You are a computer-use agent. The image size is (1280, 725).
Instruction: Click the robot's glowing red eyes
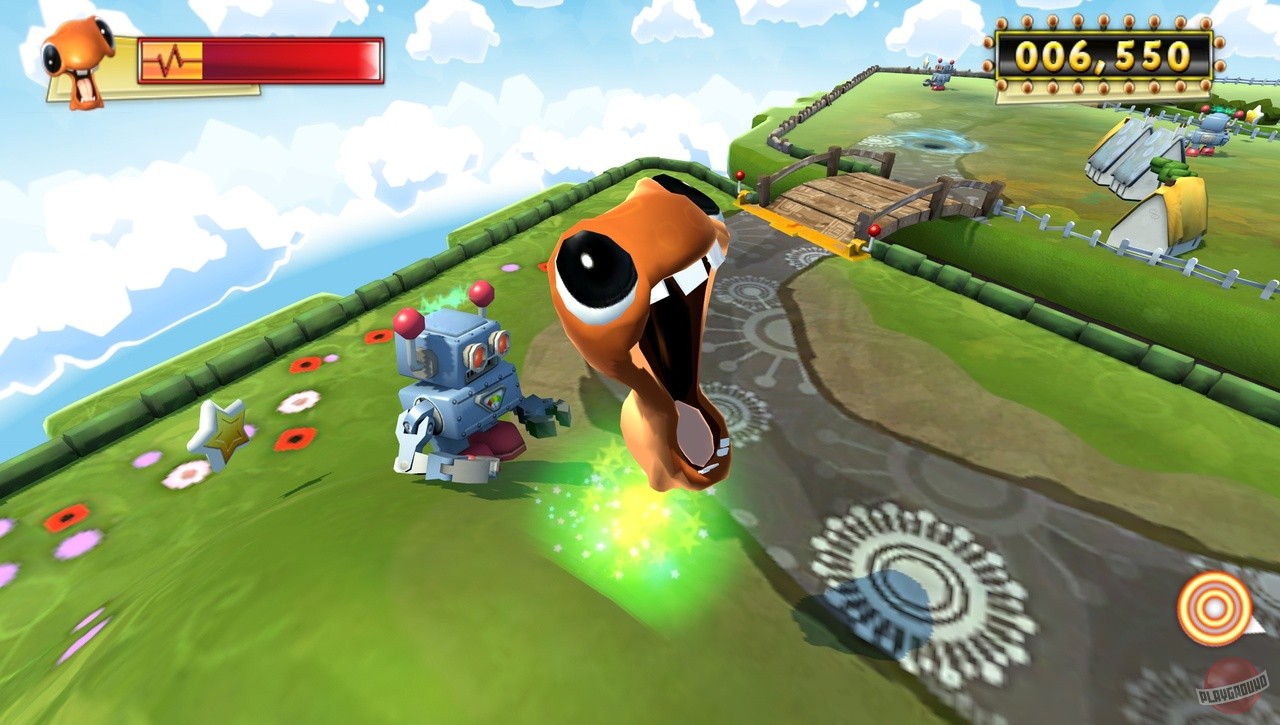(493, 351)
